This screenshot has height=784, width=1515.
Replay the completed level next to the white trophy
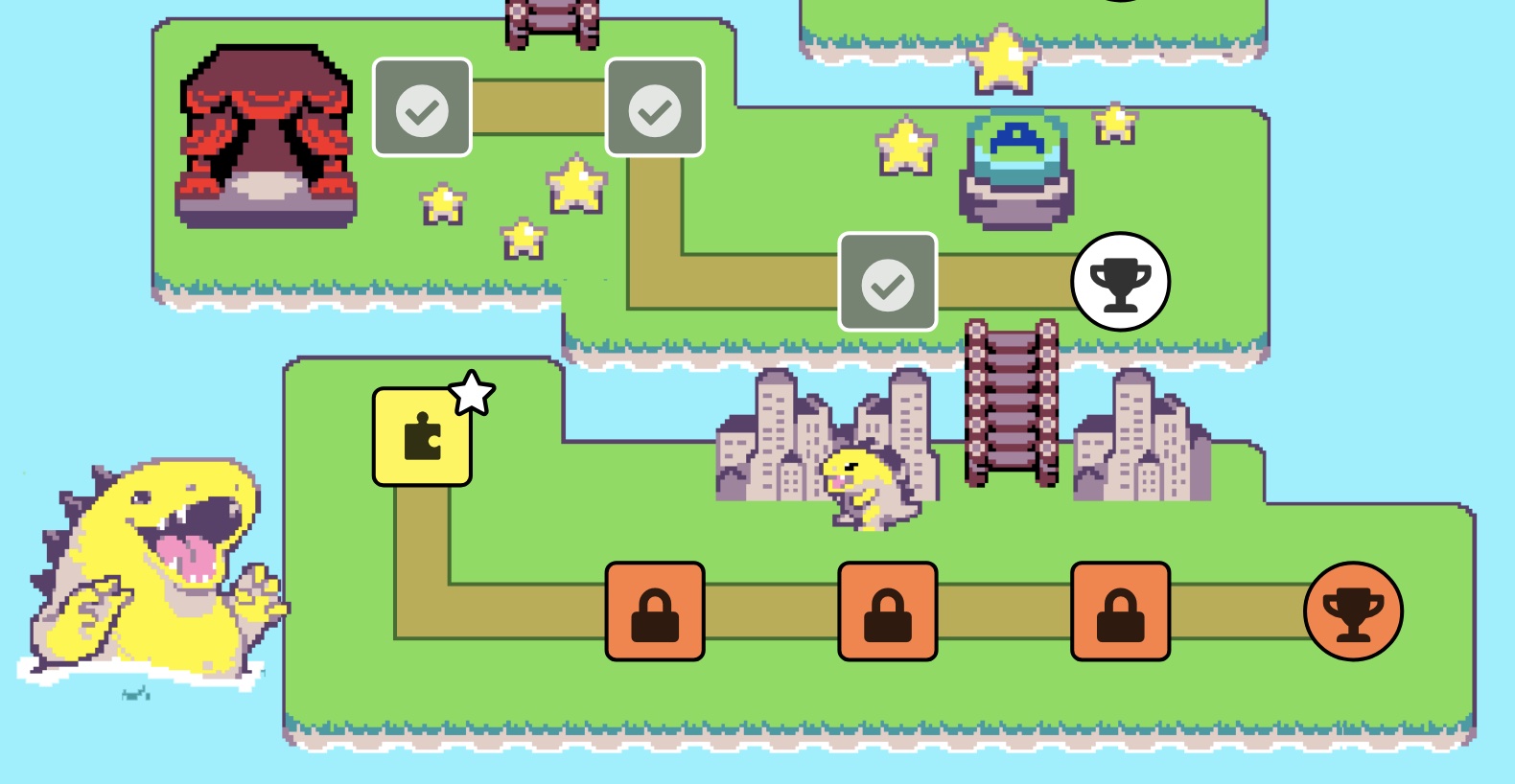pos(888,282)
